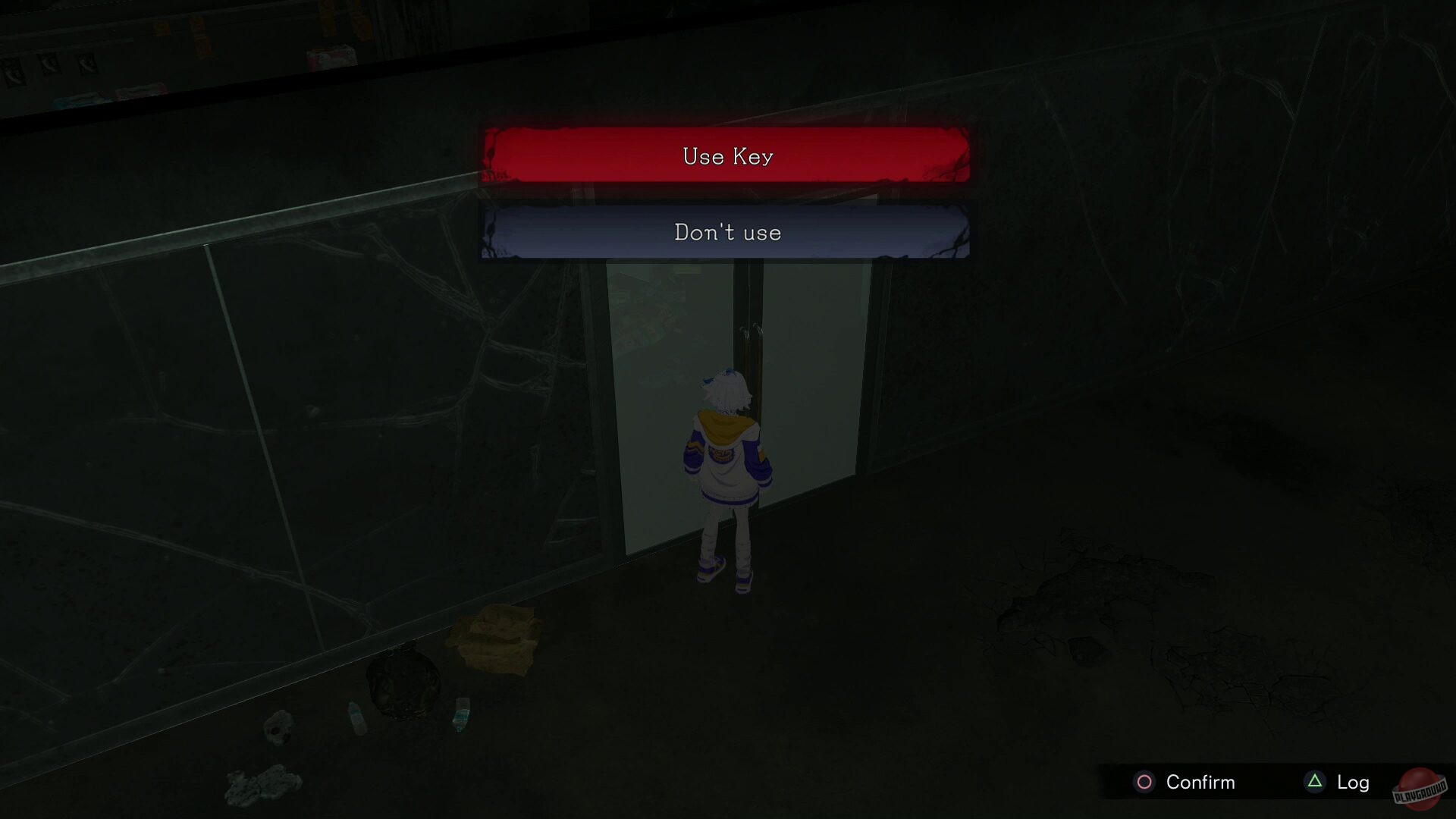Image resolution: width=1456 pixels, height=819 pixels.
Task: Click the Triangle button Log icon
Action: tap(1313, 781)
